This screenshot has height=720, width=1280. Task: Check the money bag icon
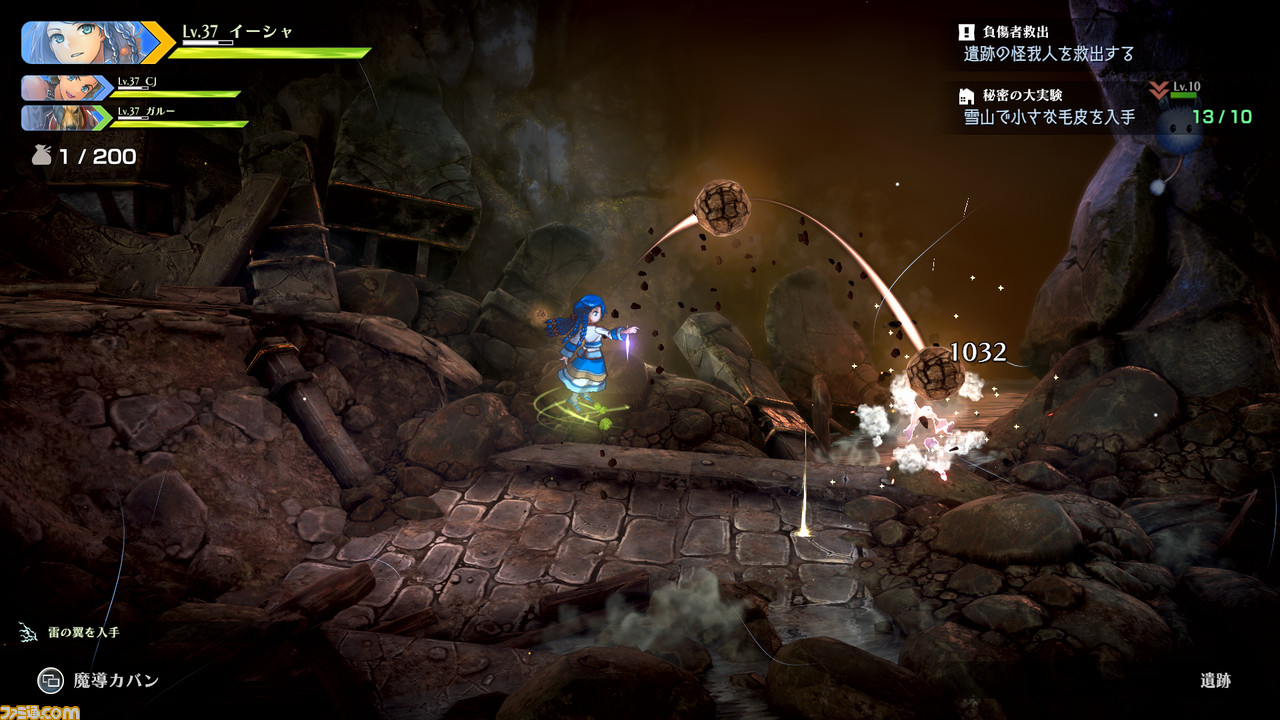coord(41,156)
